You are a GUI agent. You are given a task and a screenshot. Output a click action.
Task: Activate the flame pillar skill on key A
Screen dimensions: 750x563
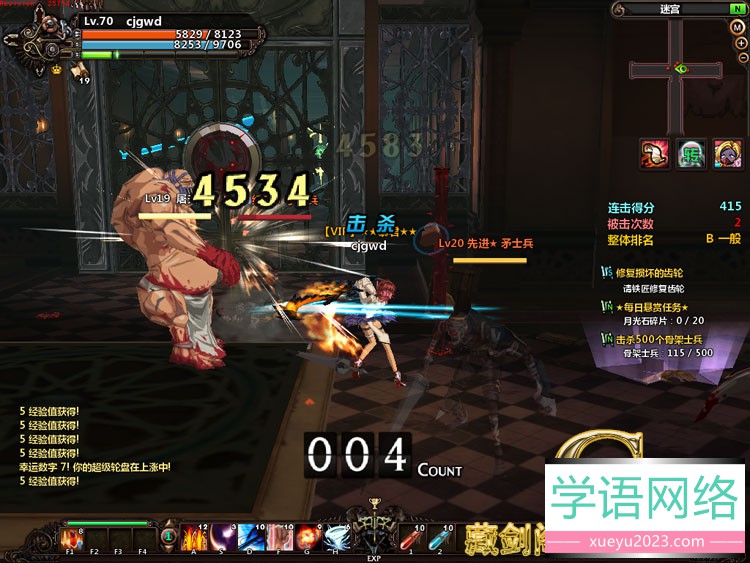click(x=193, y=537)
